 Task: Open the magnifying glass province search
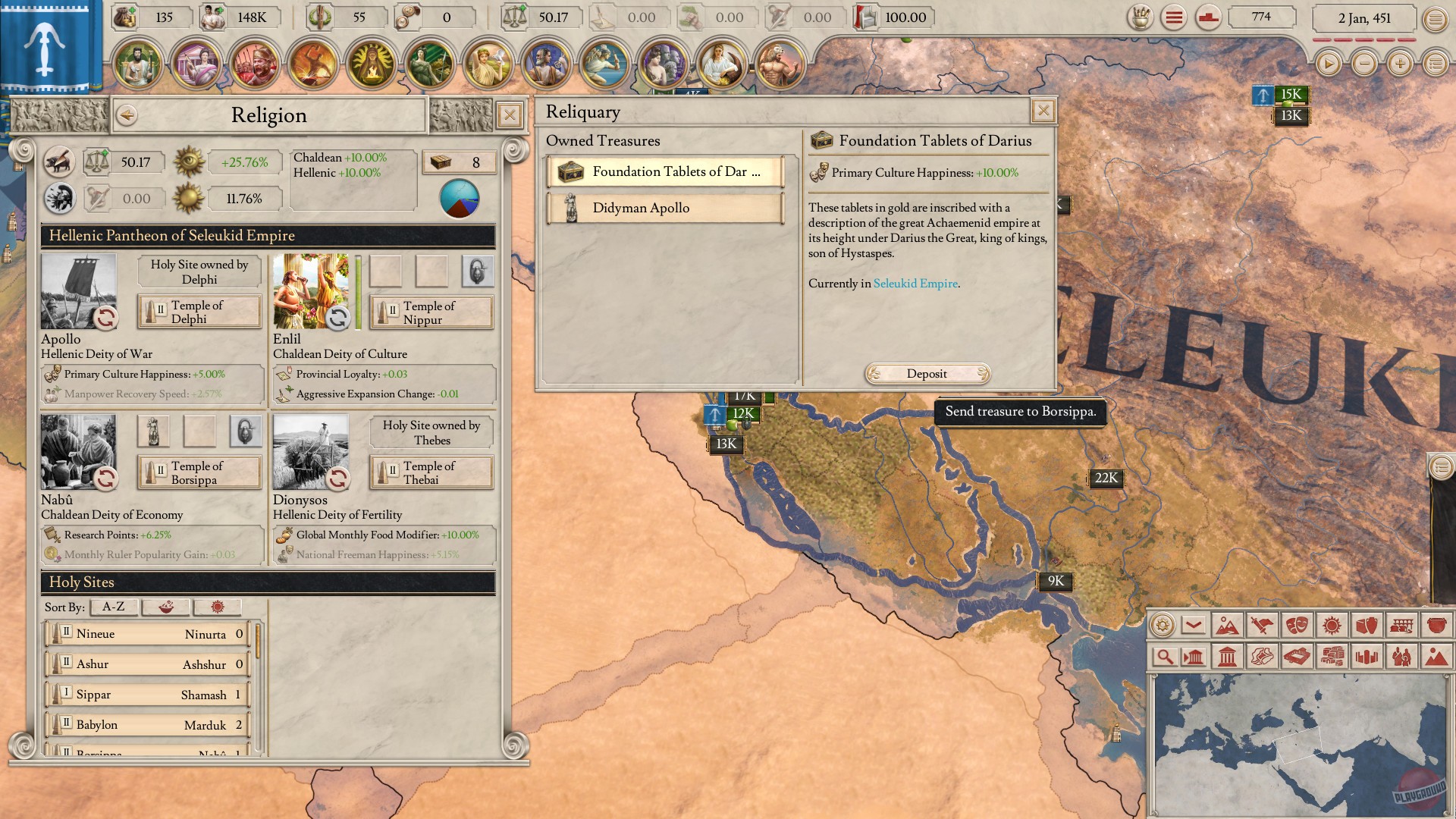point(1166,657)
